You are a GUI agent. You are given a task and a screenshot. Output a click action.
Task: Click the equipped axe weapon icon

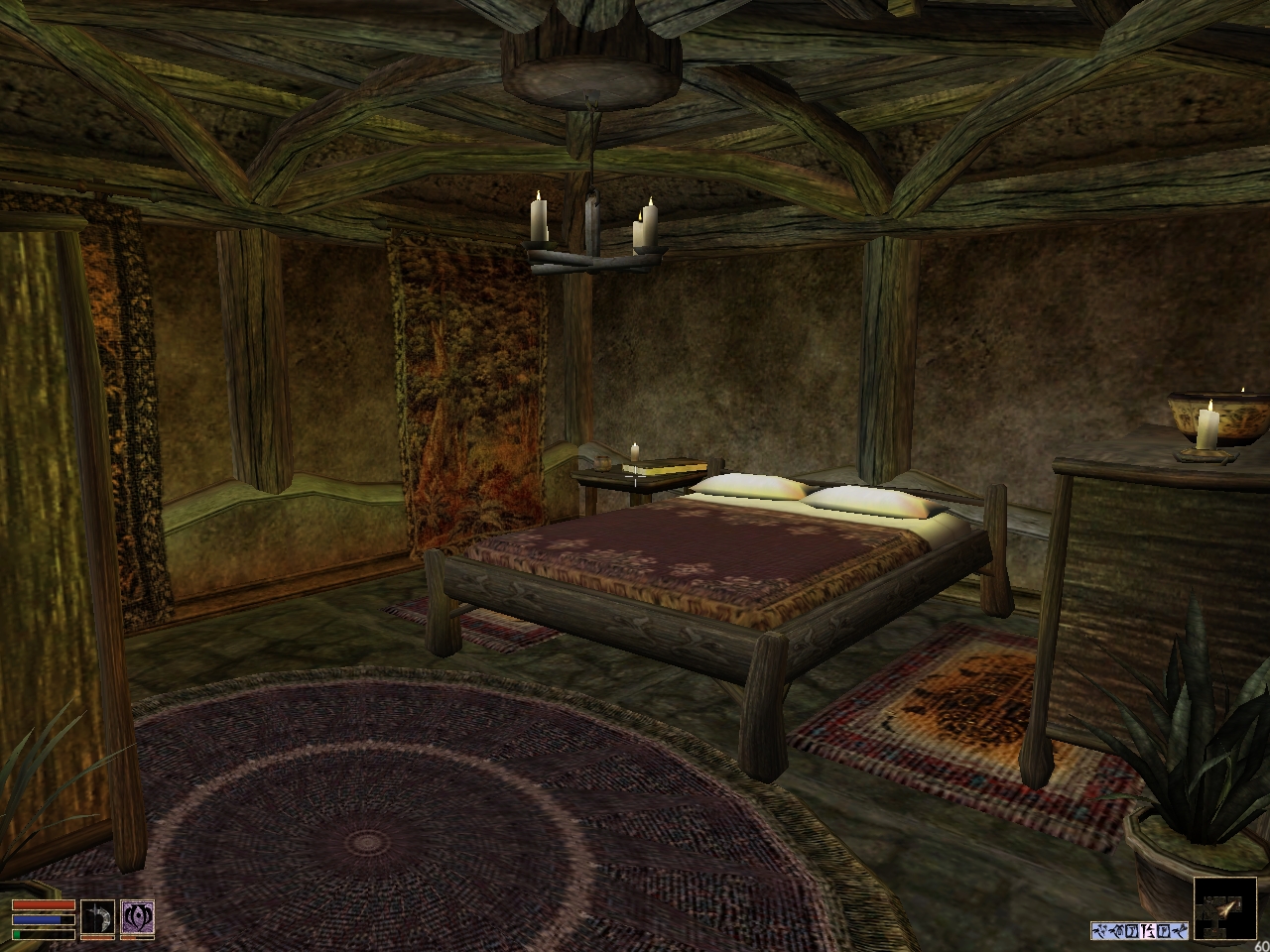pyautogui.click(x=97, y=917)
